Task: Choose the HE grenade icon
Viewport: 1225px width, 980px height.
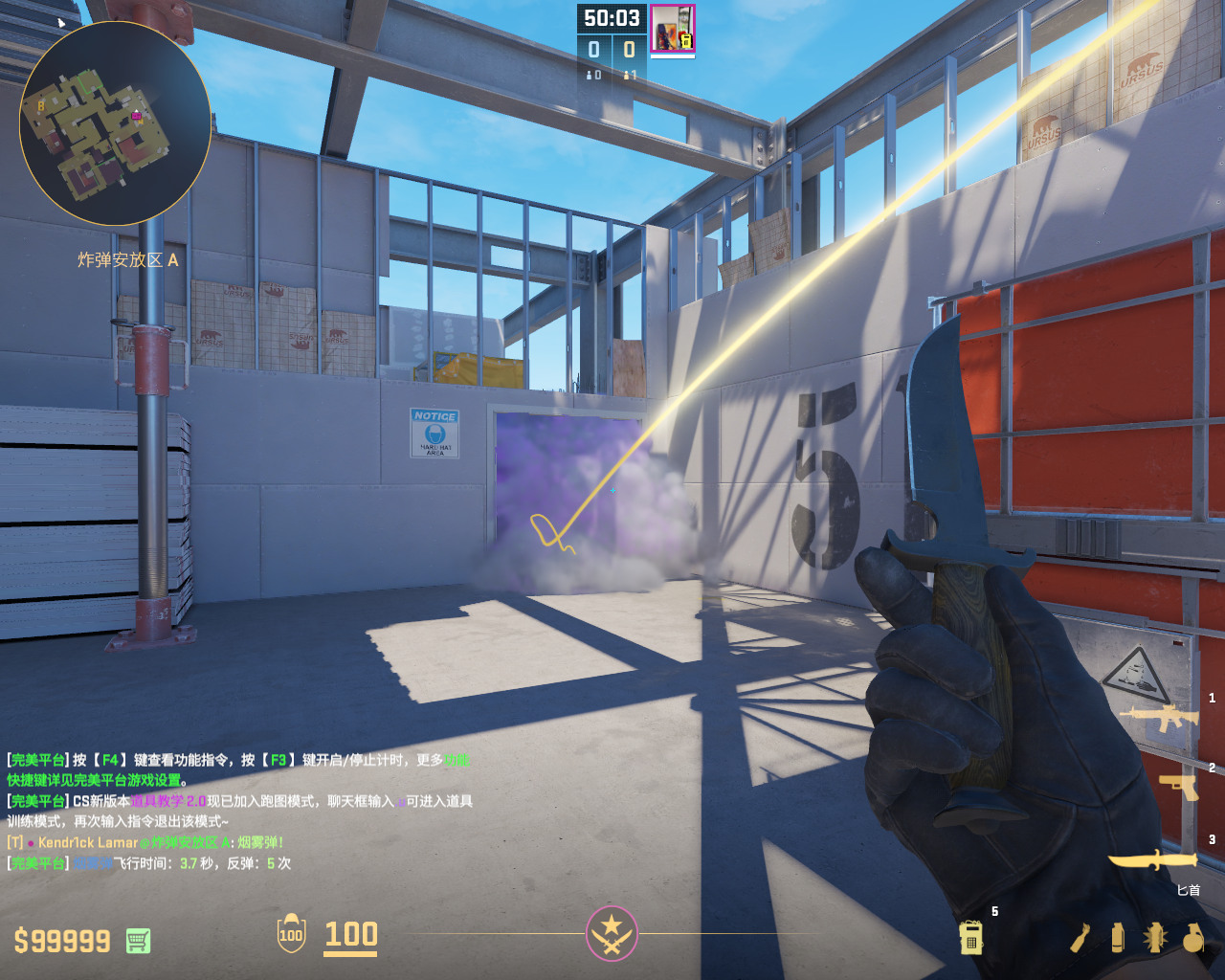Action: (1192, 938)
